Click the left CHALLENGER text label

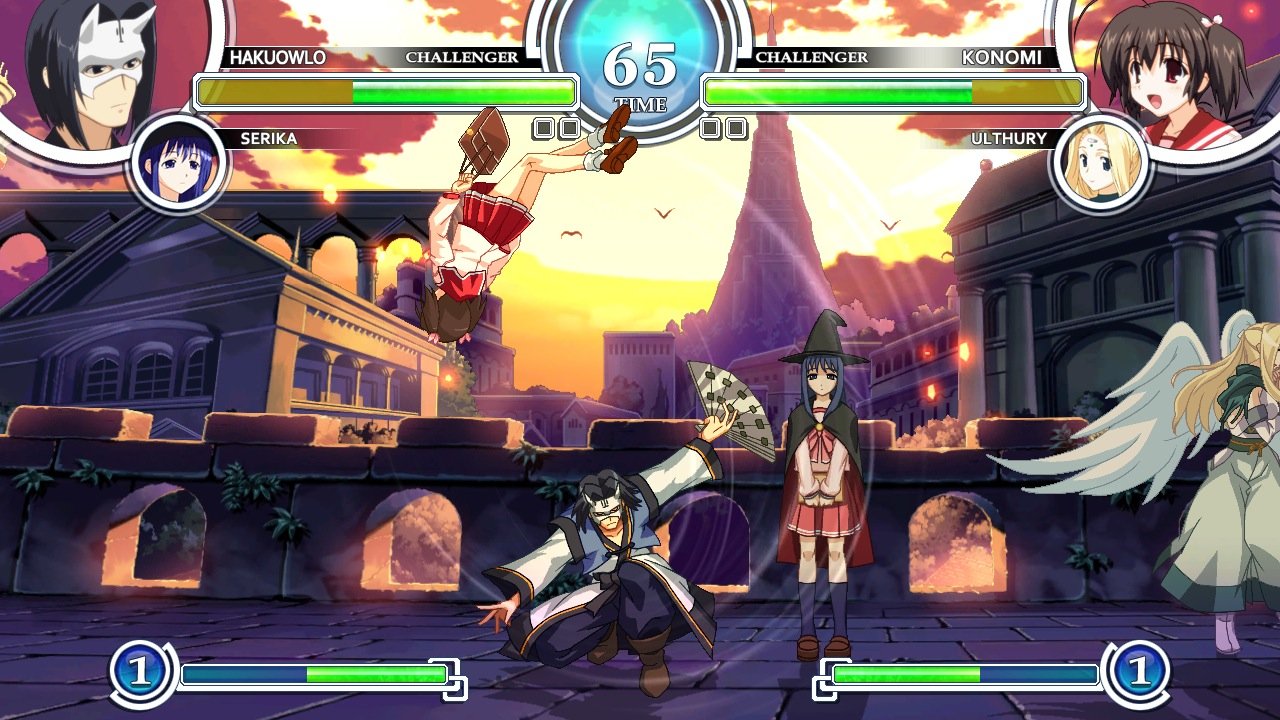462,58
